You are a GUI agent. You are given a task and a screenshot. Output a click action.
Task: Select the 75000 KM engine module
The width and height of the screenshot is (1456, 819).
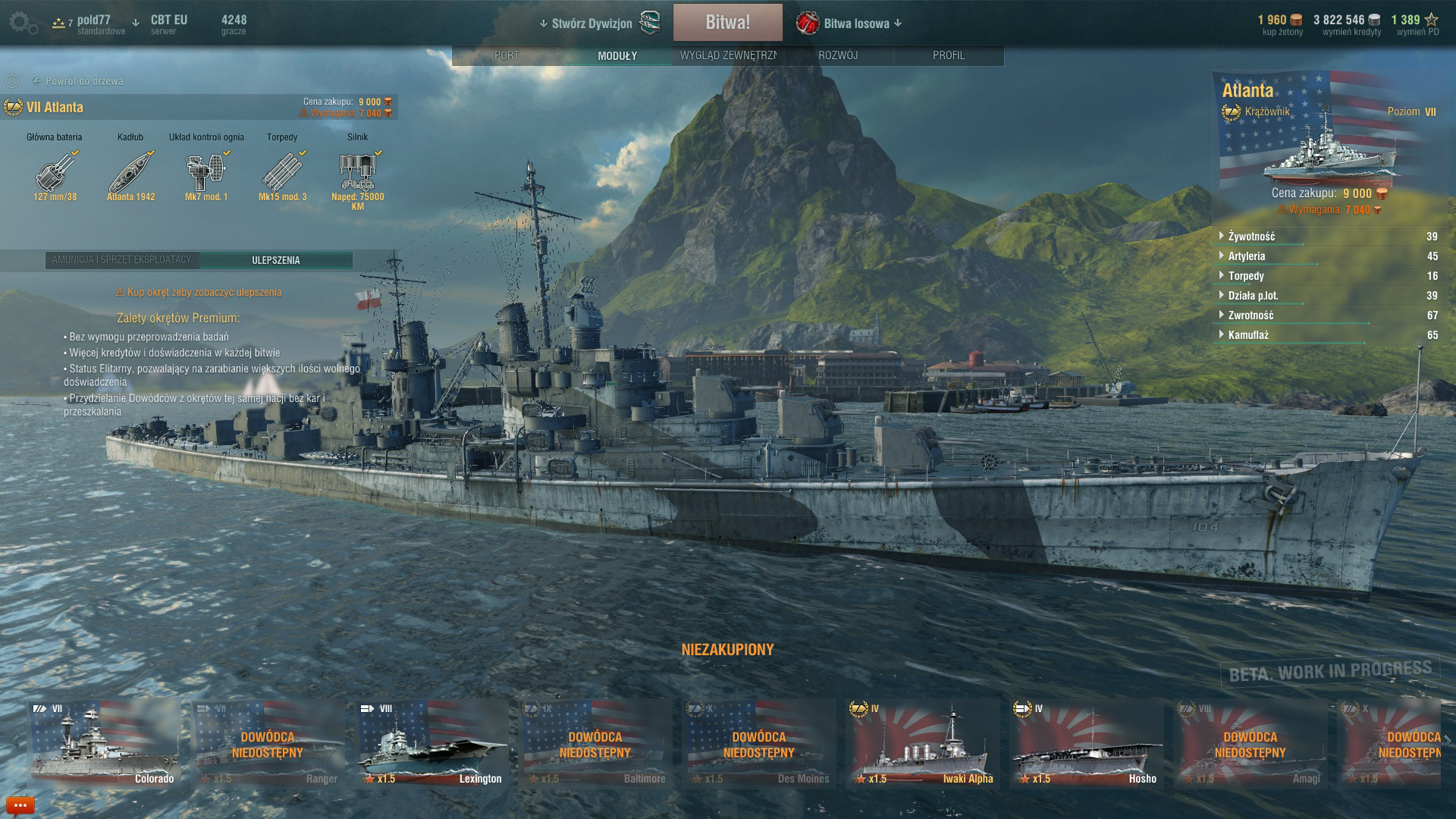click(357, 172)
